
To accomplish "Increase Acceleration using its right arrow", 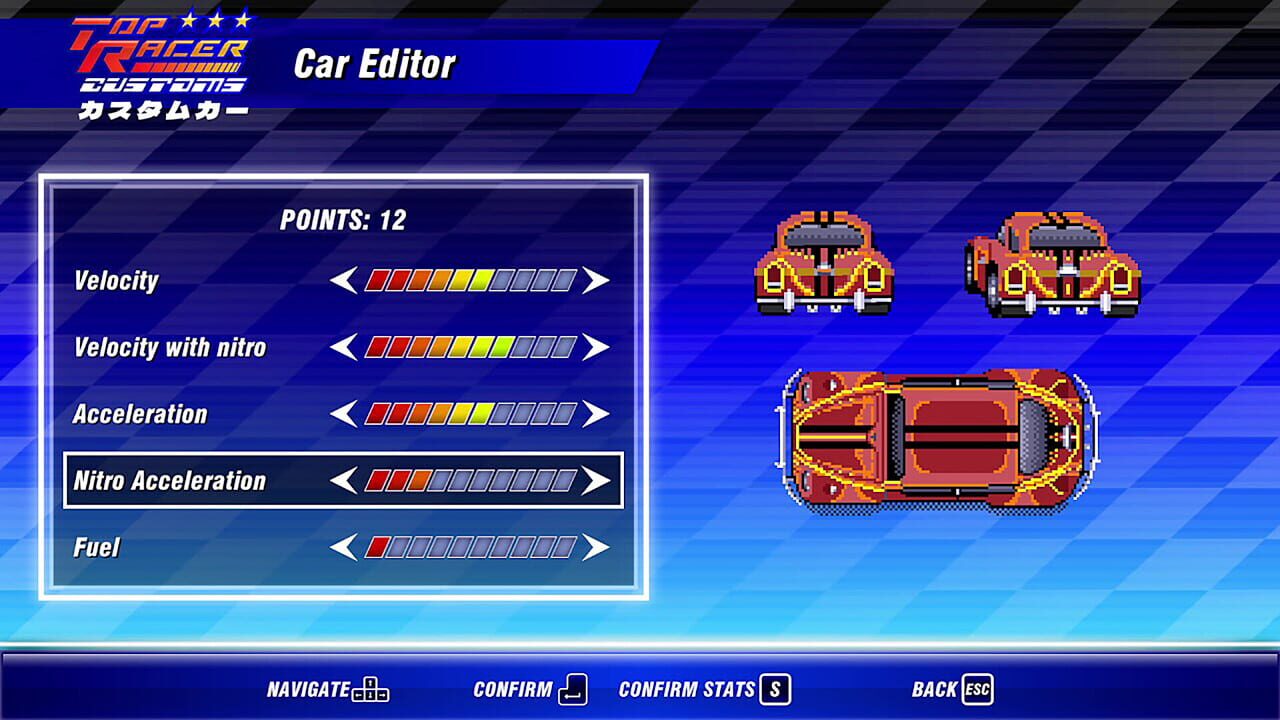I will coord(596,414).
